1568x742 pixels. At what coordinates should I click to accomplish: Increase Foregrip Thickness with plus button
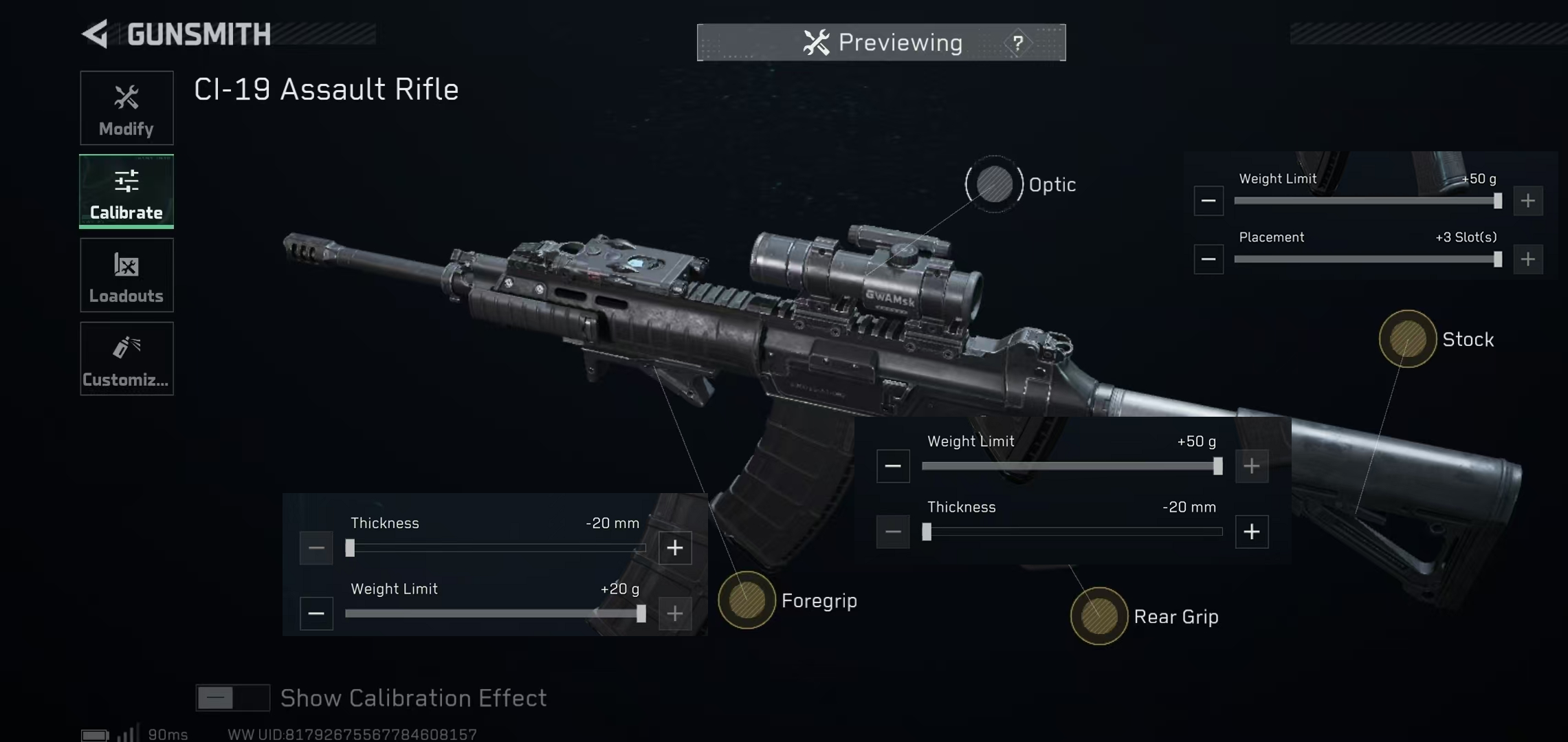point(675,548)
